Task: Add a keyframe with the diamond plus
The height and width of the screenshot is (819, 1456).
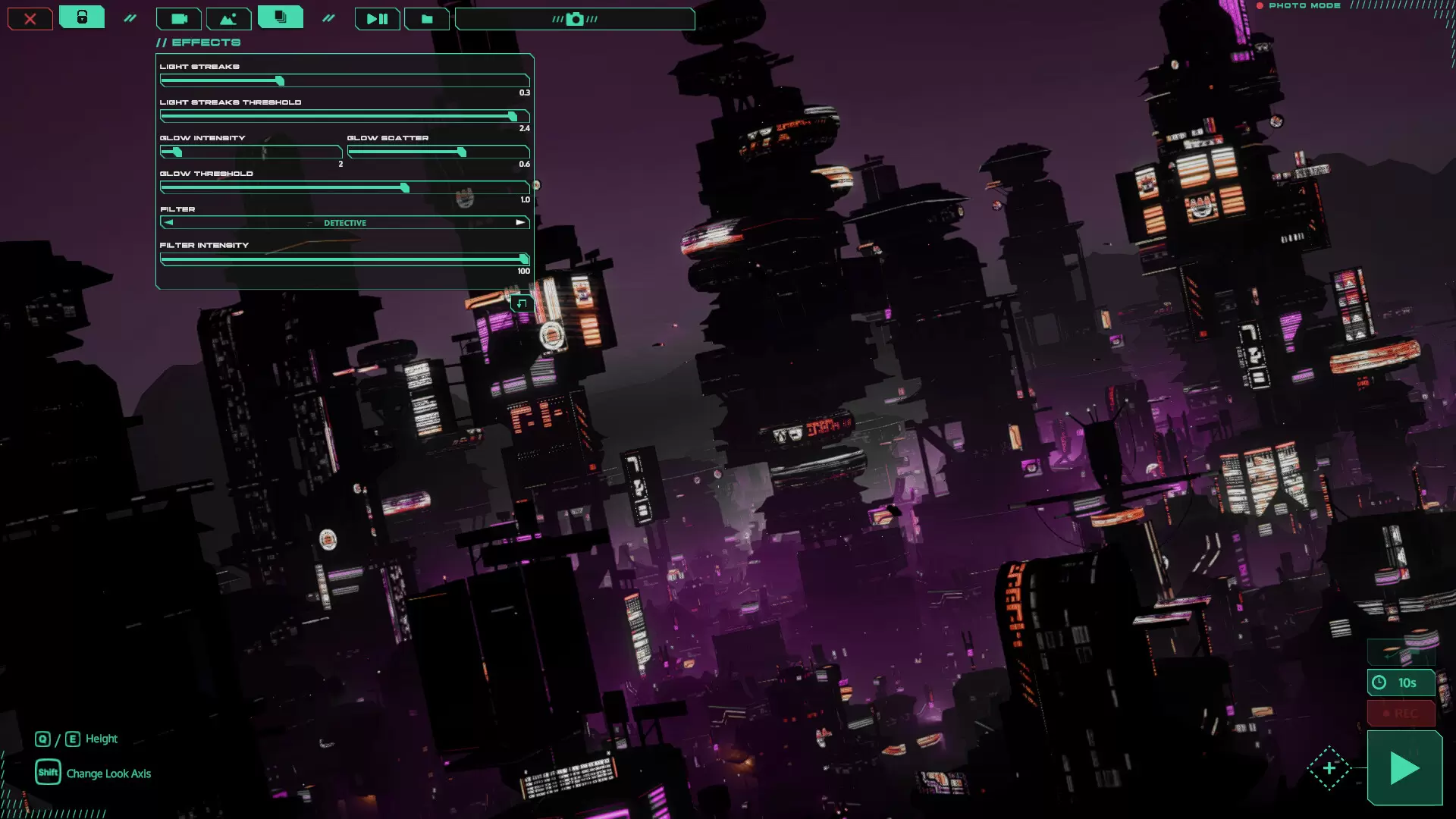Action: 1329,768
